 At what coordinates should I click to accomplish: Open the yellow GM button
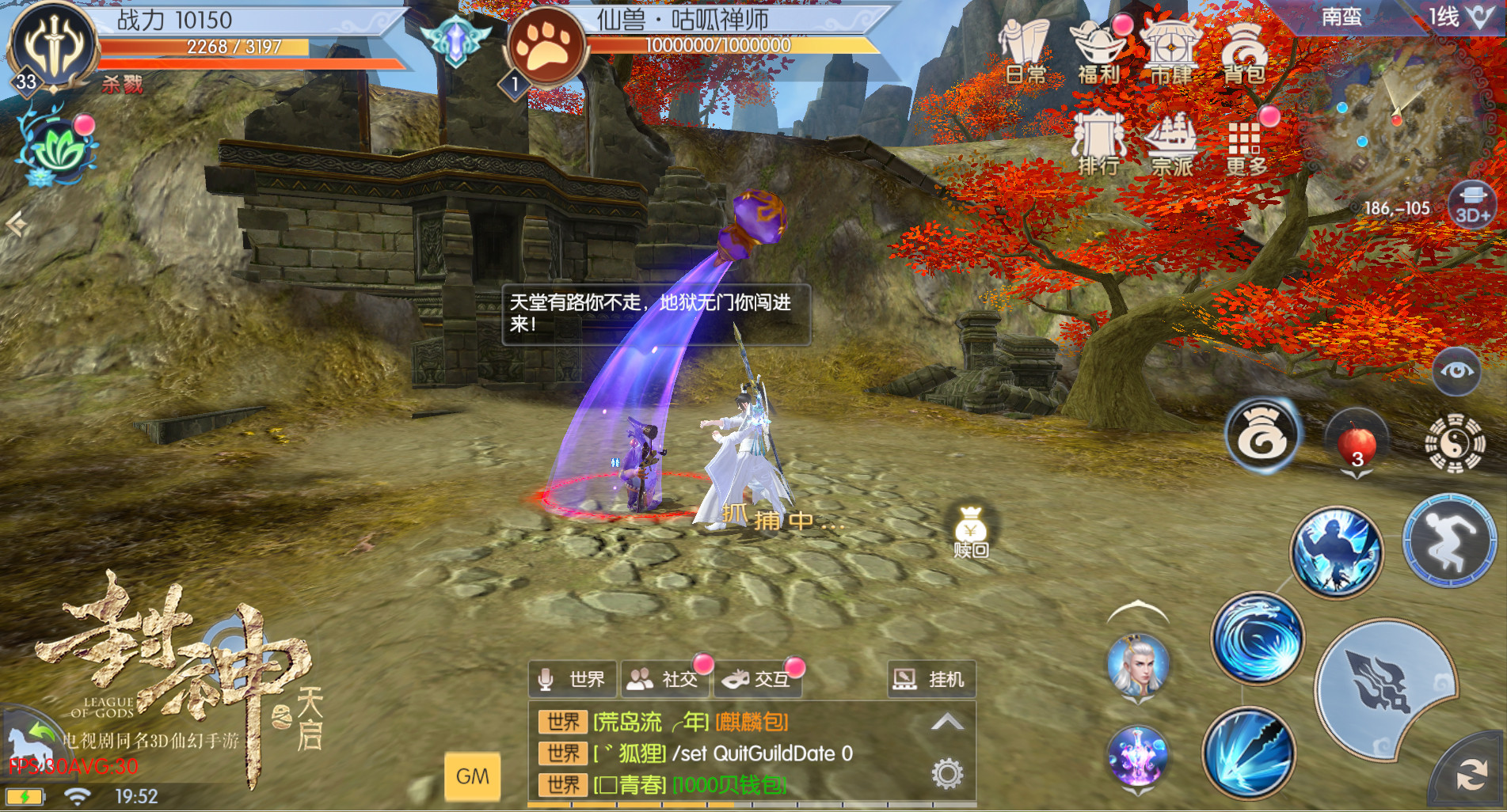[x=473, y=776]
